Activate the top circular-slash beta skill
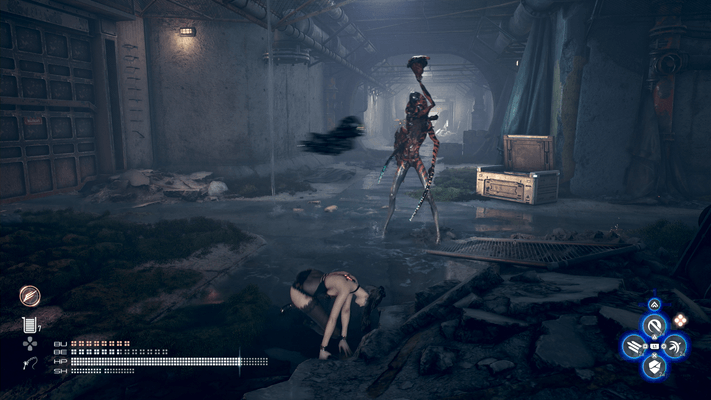Image resolution: width=711 pixels, height=400 pixels. coord(654,326)
